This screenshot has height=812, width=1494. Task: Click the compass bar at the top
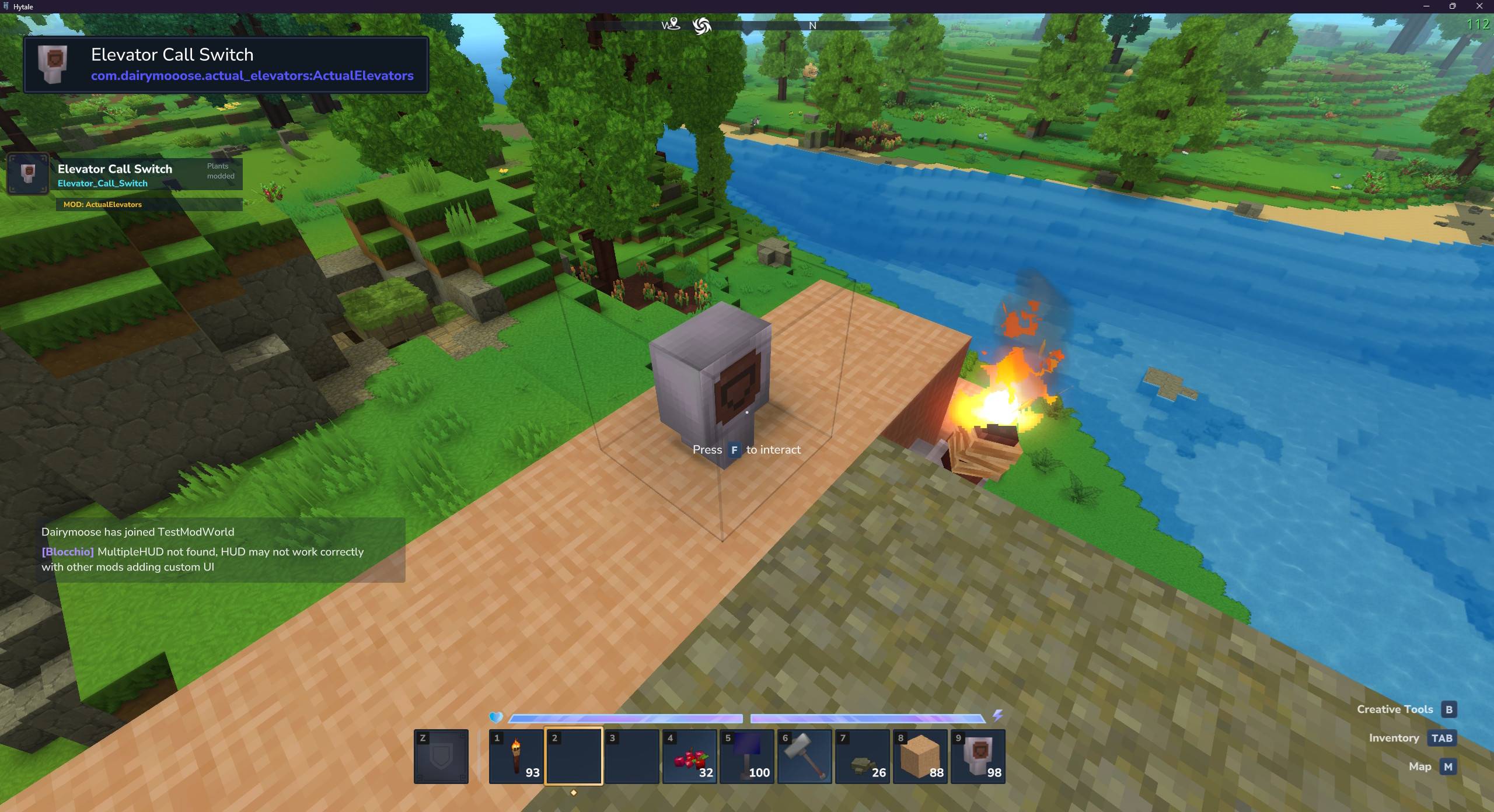click(x=746, y=26)
